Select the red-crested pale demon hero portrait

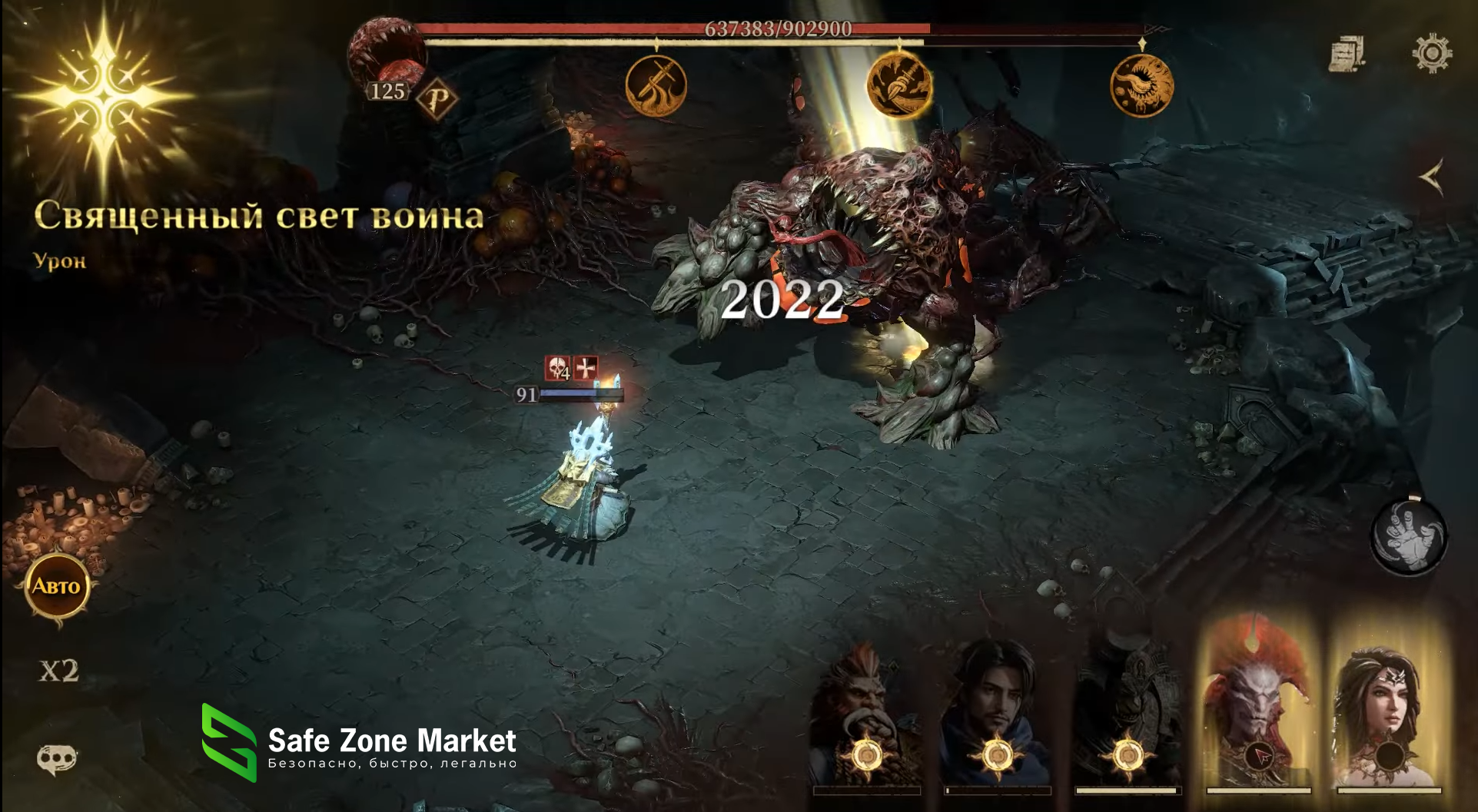[1258, 707]
